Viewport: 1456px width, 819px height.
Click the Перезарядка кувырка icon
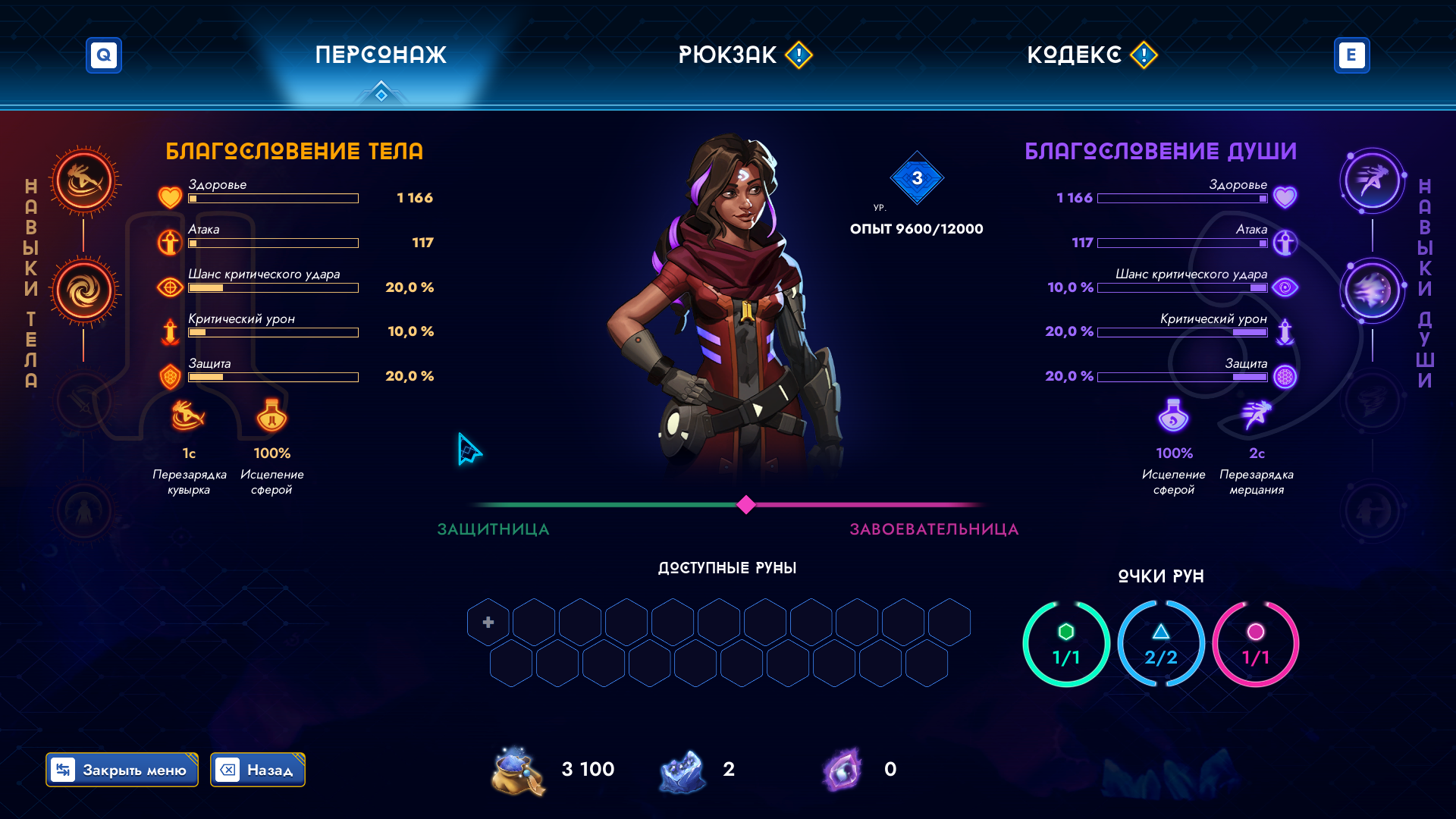188,416
